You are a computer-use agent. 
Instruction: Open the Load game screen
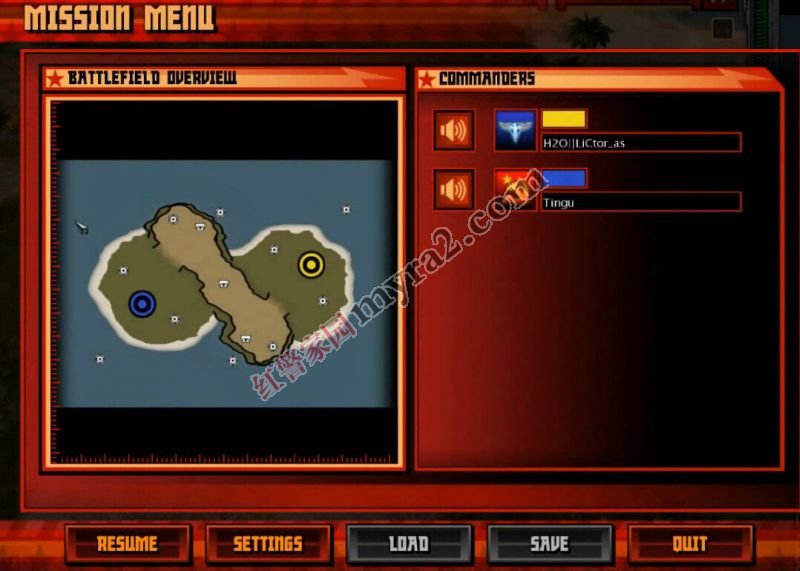[408, 544]
